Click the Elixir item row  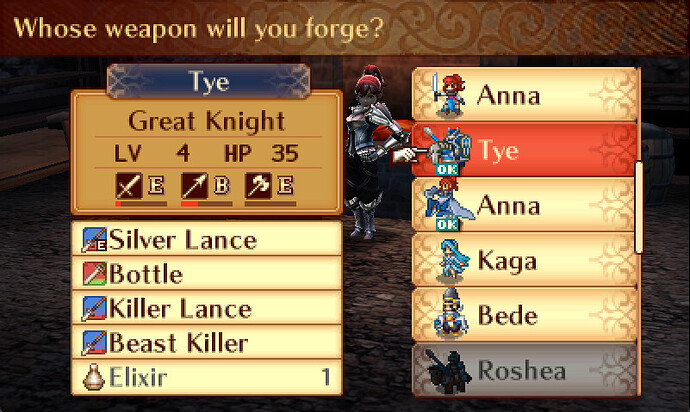coord(207,378)
